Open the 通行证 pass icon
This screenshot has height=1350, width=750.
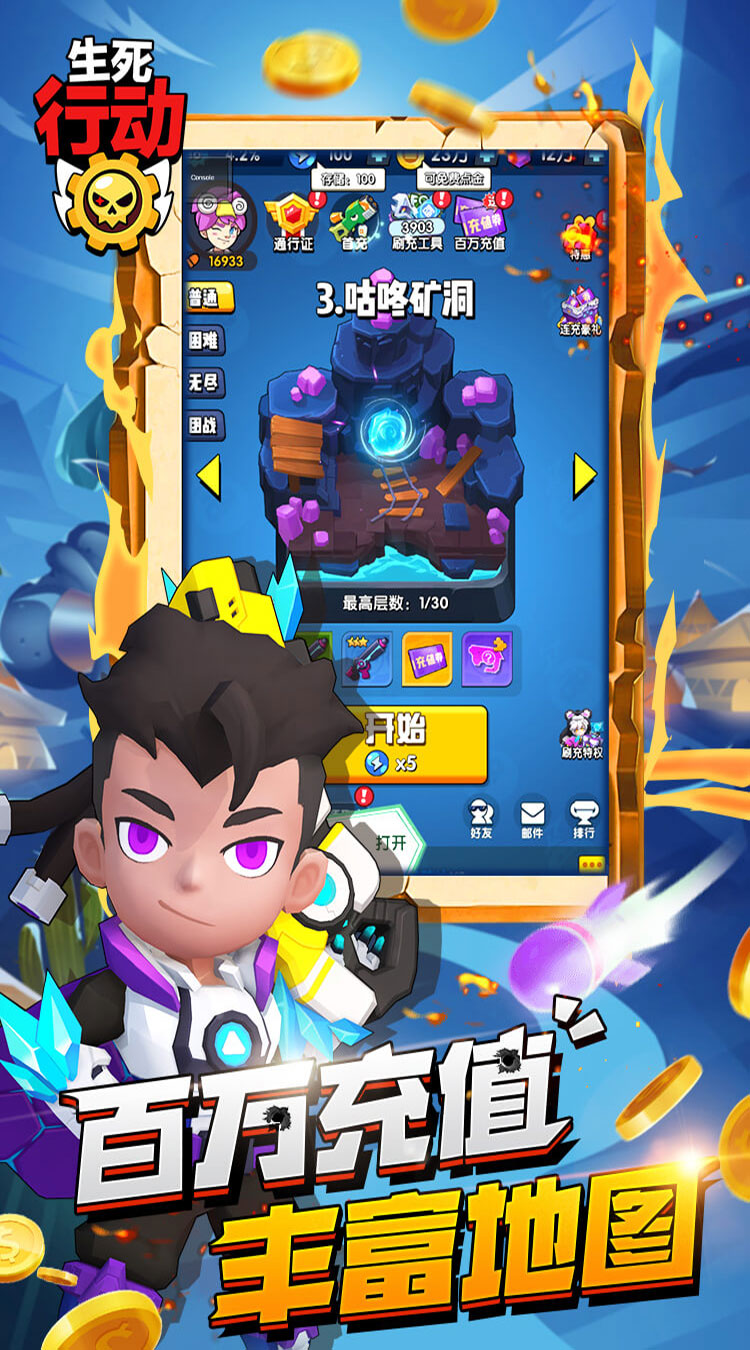[294, 221]
